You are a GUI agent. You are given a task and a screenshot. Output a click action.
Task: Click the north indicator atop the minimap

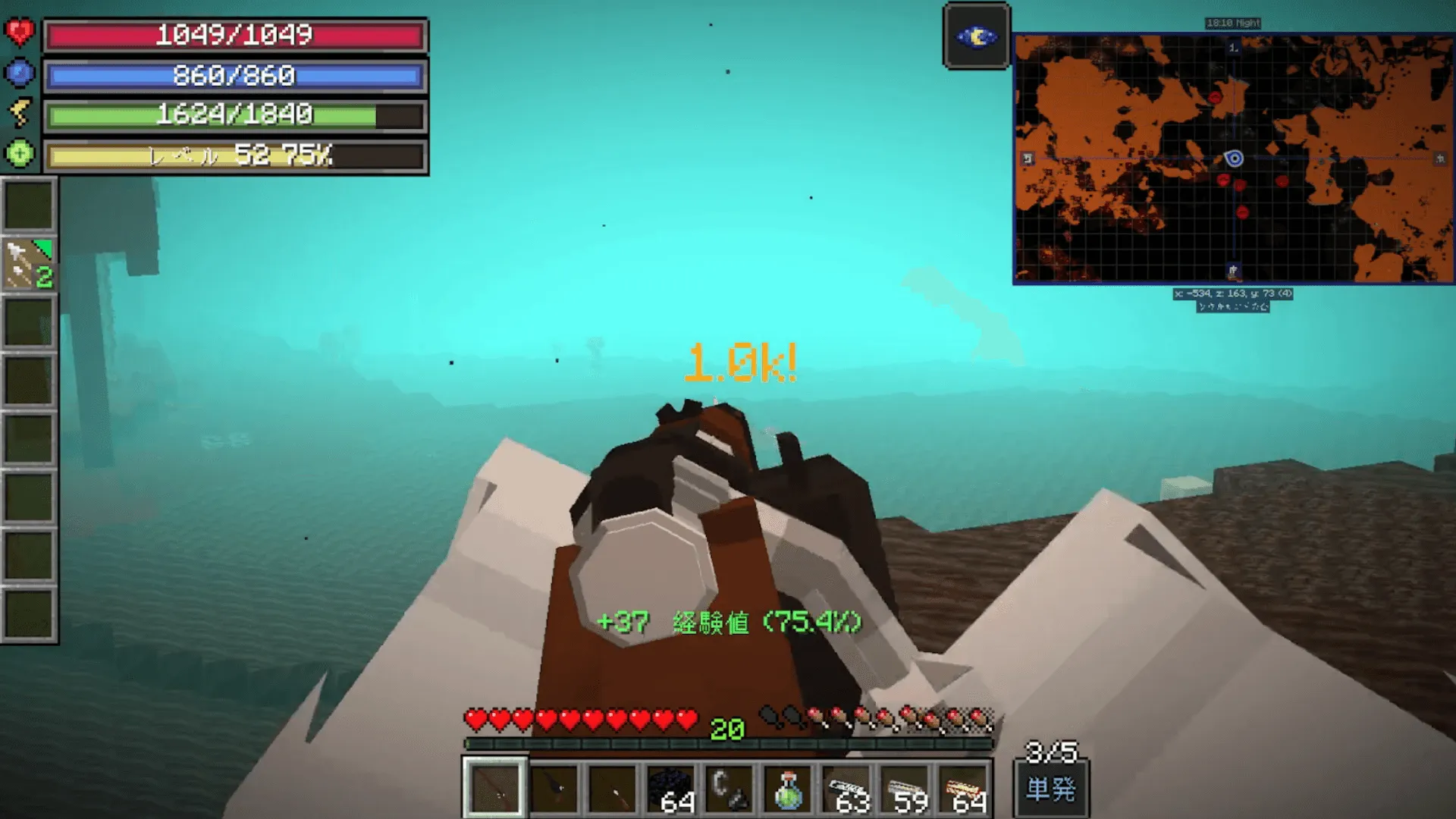(1233, 48)
